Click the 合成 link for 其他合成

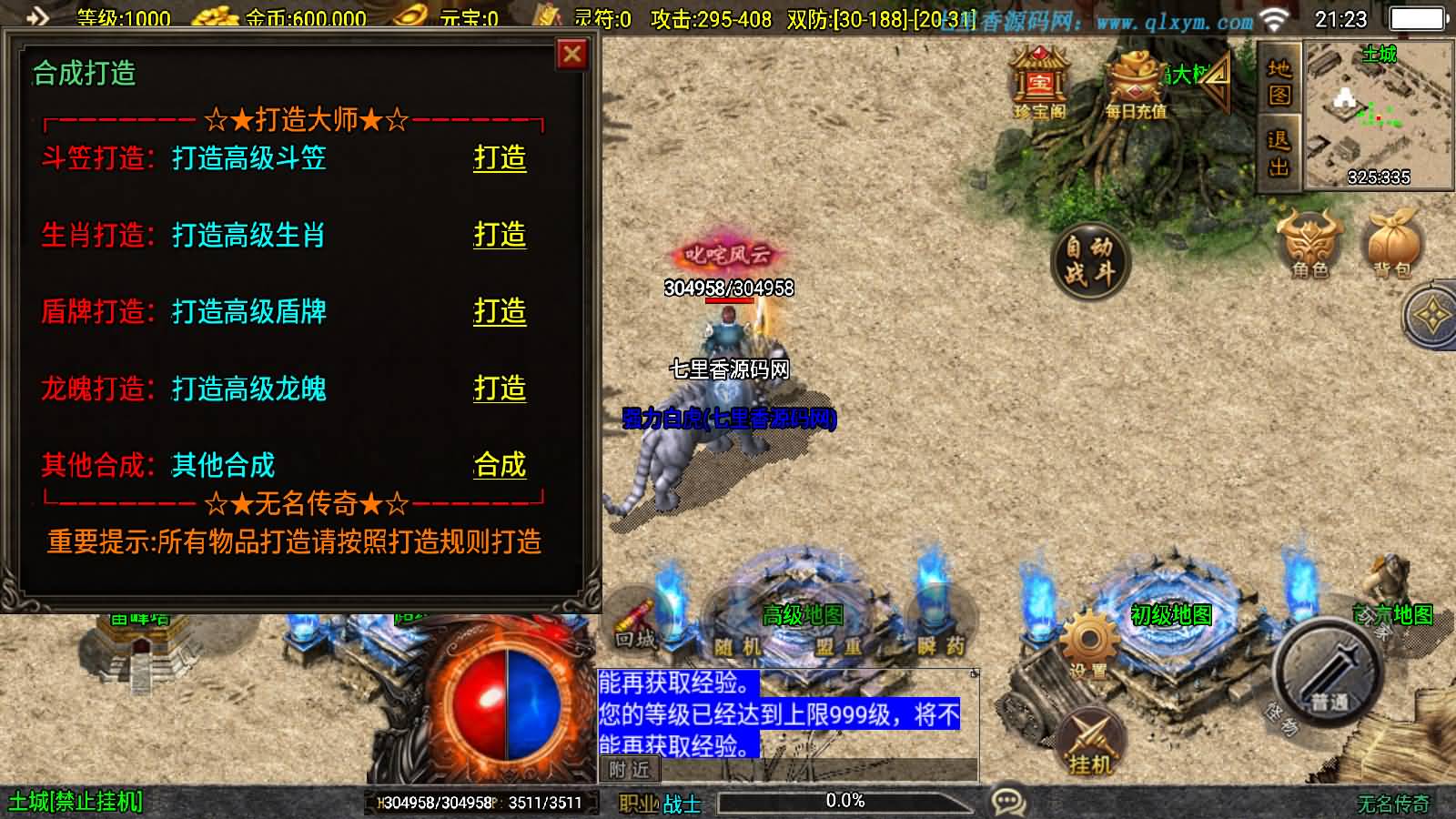tap(499, 466)
